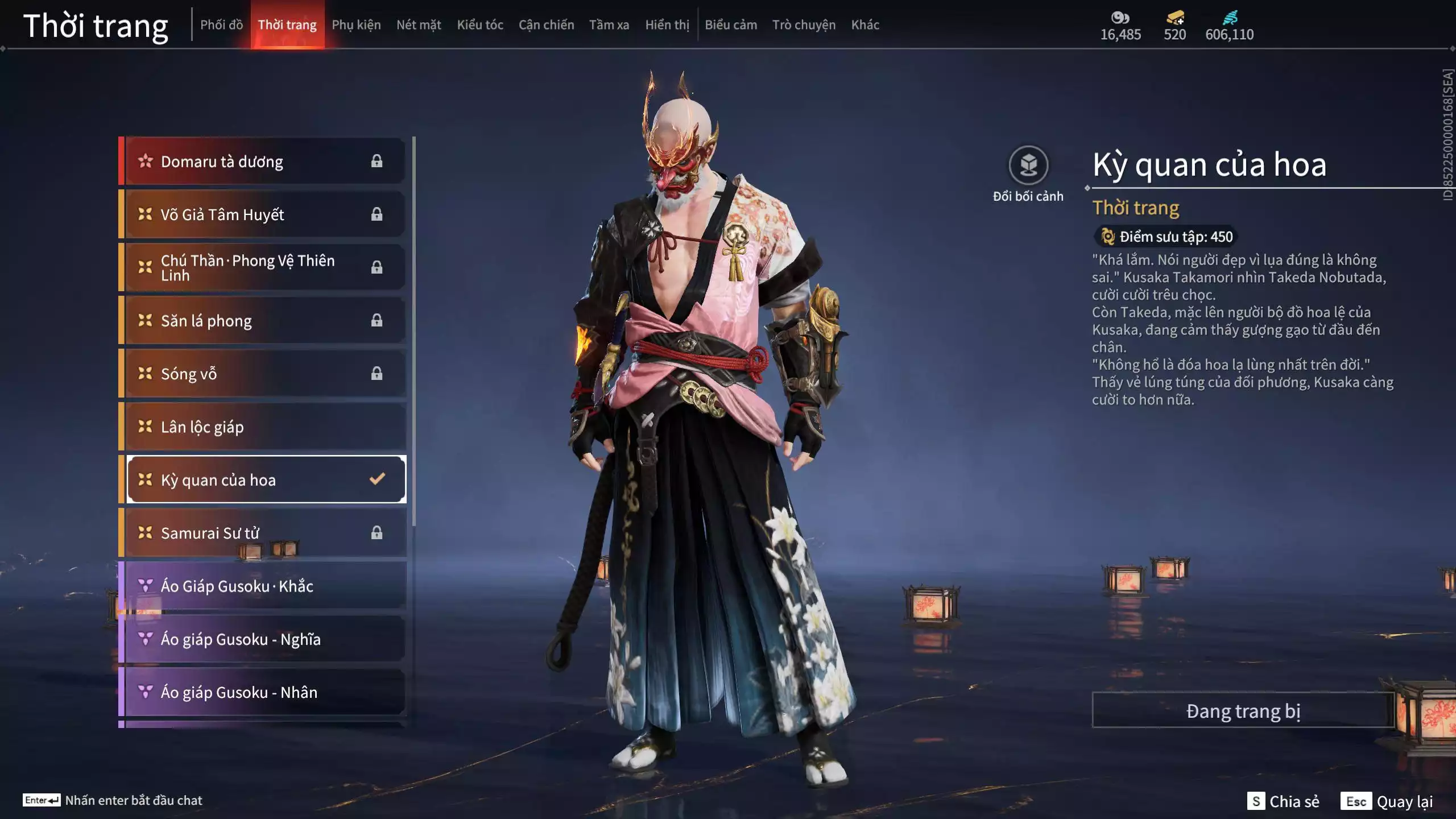Click the Đang trang bị button
1456x819 pixels.
click(1243, 711)
